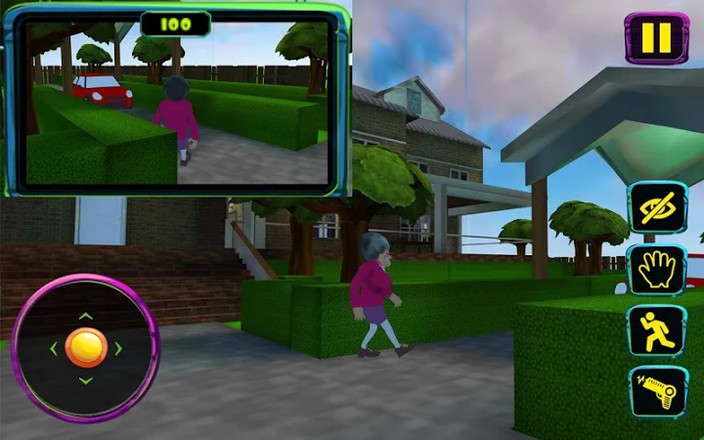Tap the hand grab action icon
Image resolution: width=704 pixels, height=440 pixels.
point(657,269)
